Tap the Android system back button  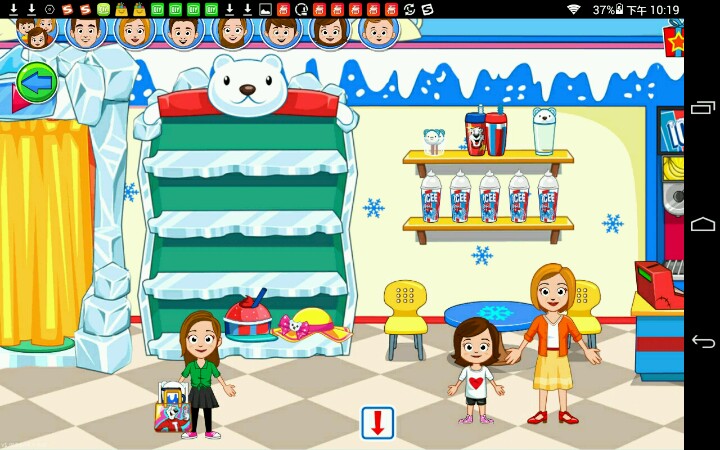pyautogui.click(x=703, y=342)
